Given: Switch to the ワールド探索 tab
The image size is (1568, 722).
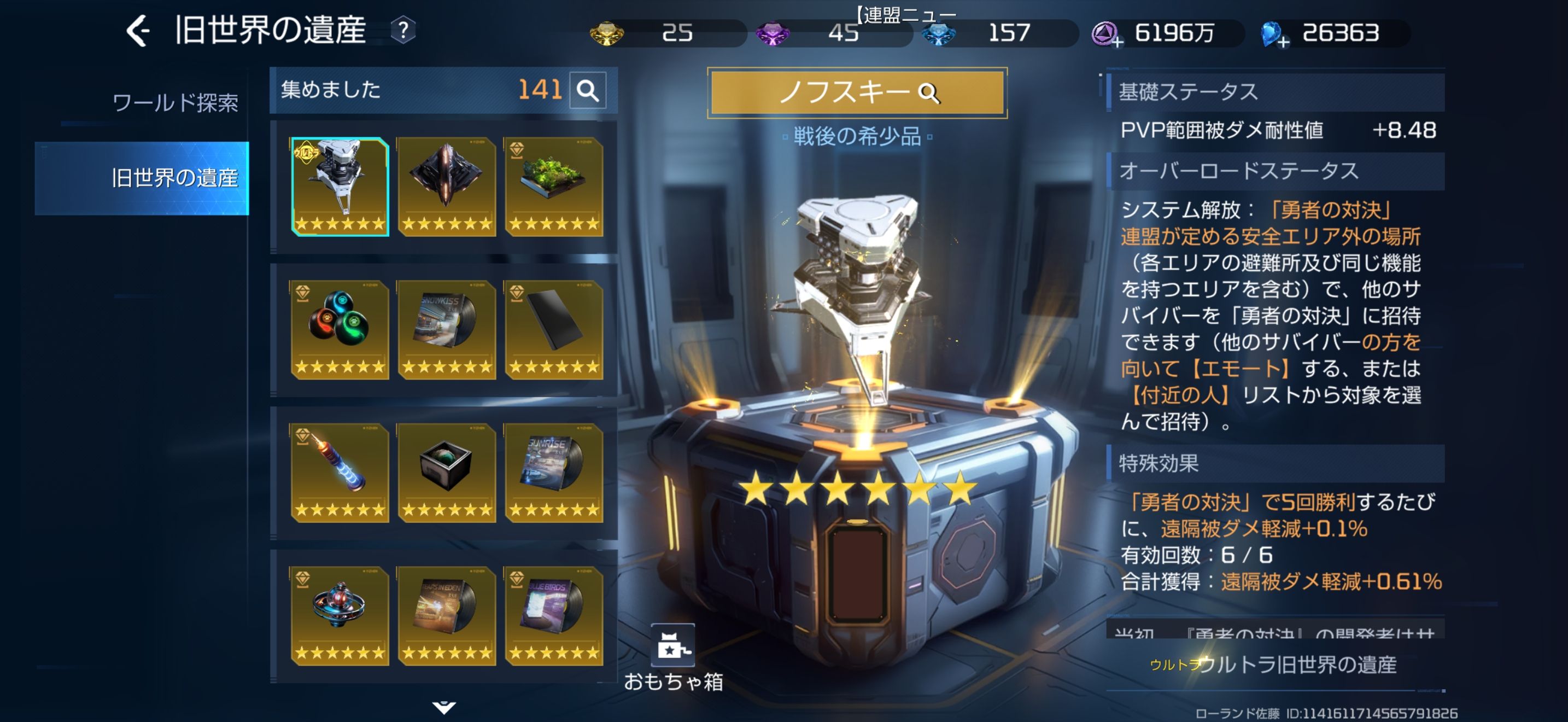Looking at the screenshot, I should (175, 103).
